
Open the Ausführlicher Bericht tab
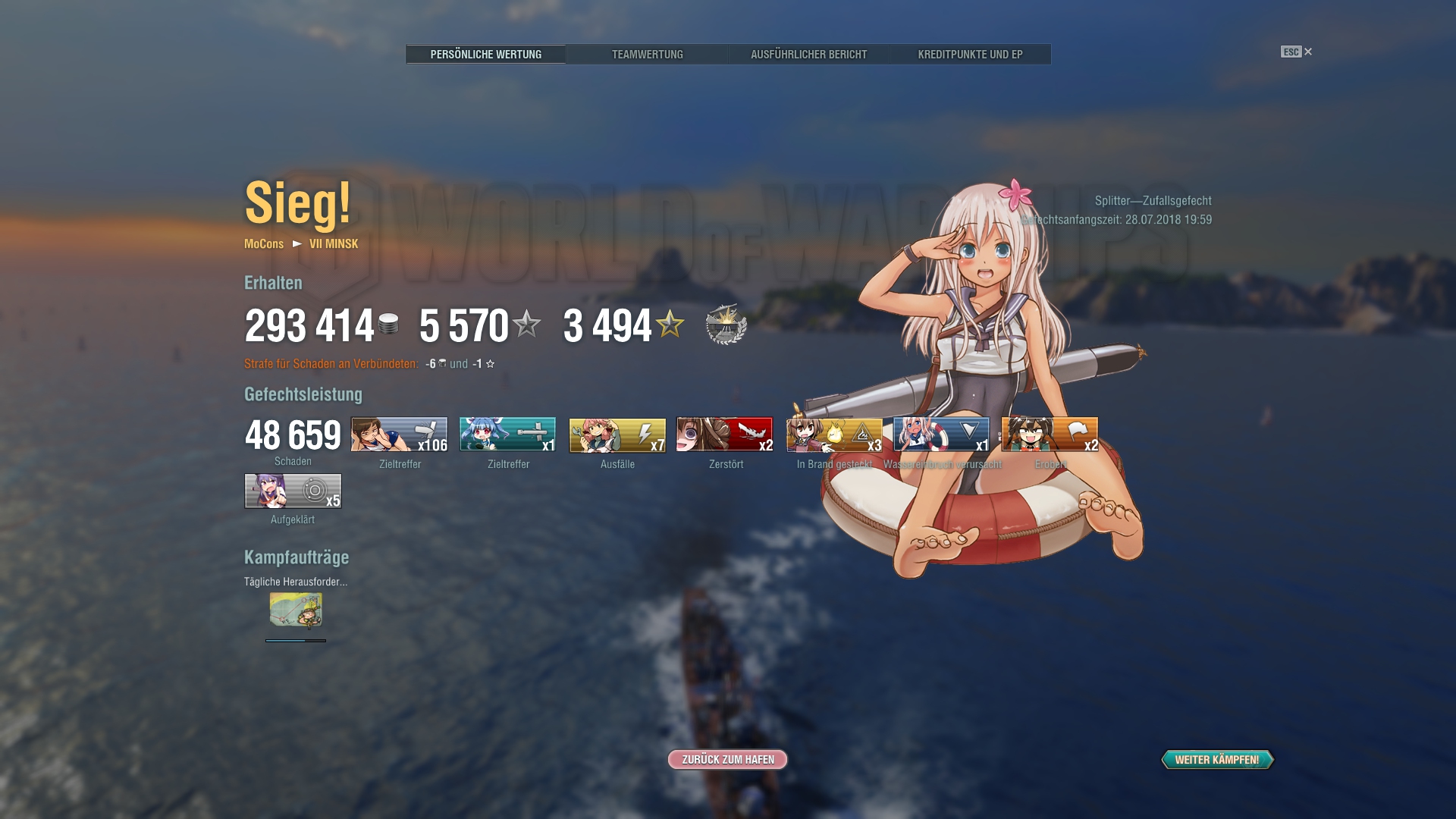click(x=808, y=54)
